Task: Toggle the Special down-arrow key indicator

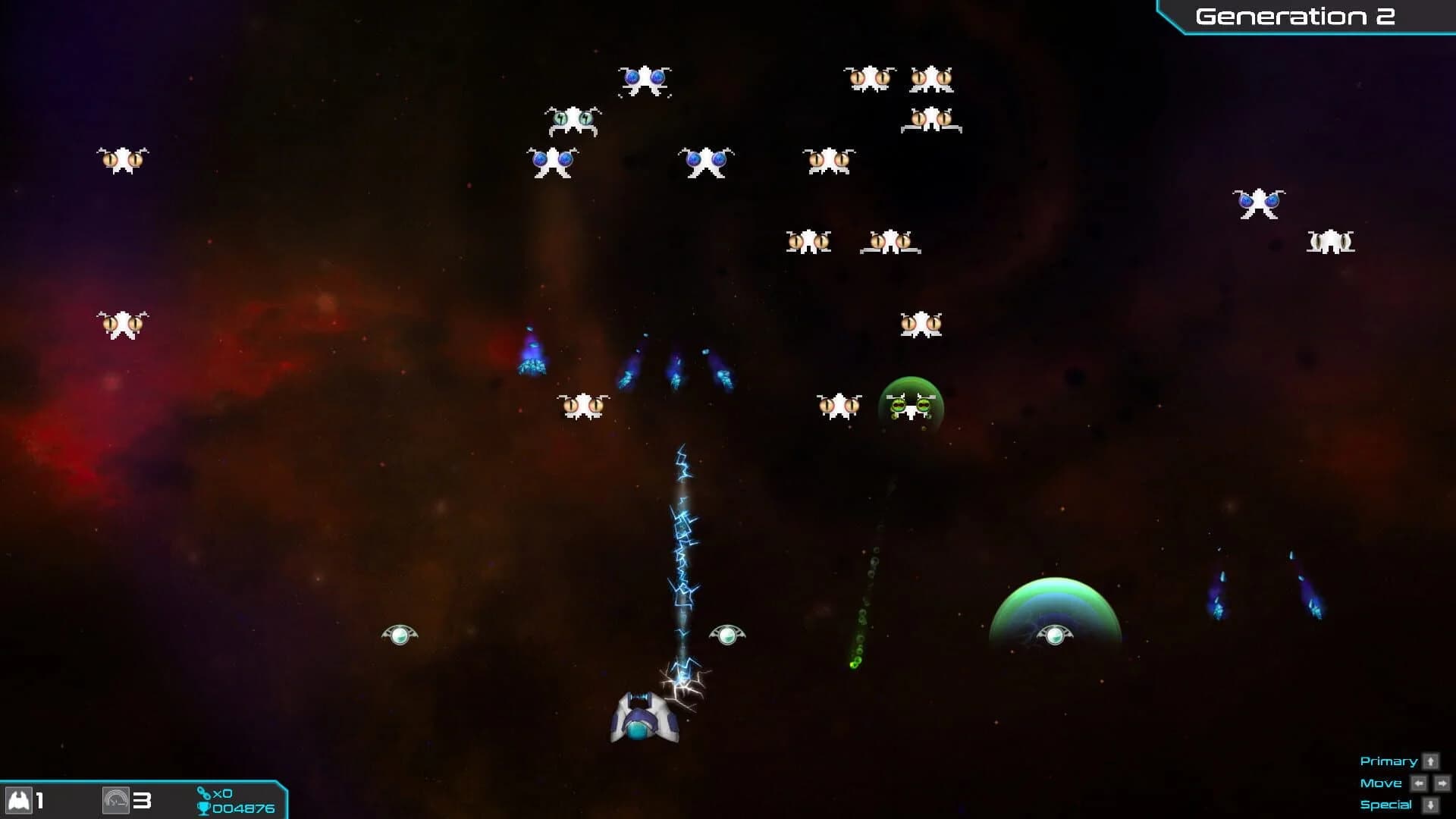Action: pos(1430,804)
